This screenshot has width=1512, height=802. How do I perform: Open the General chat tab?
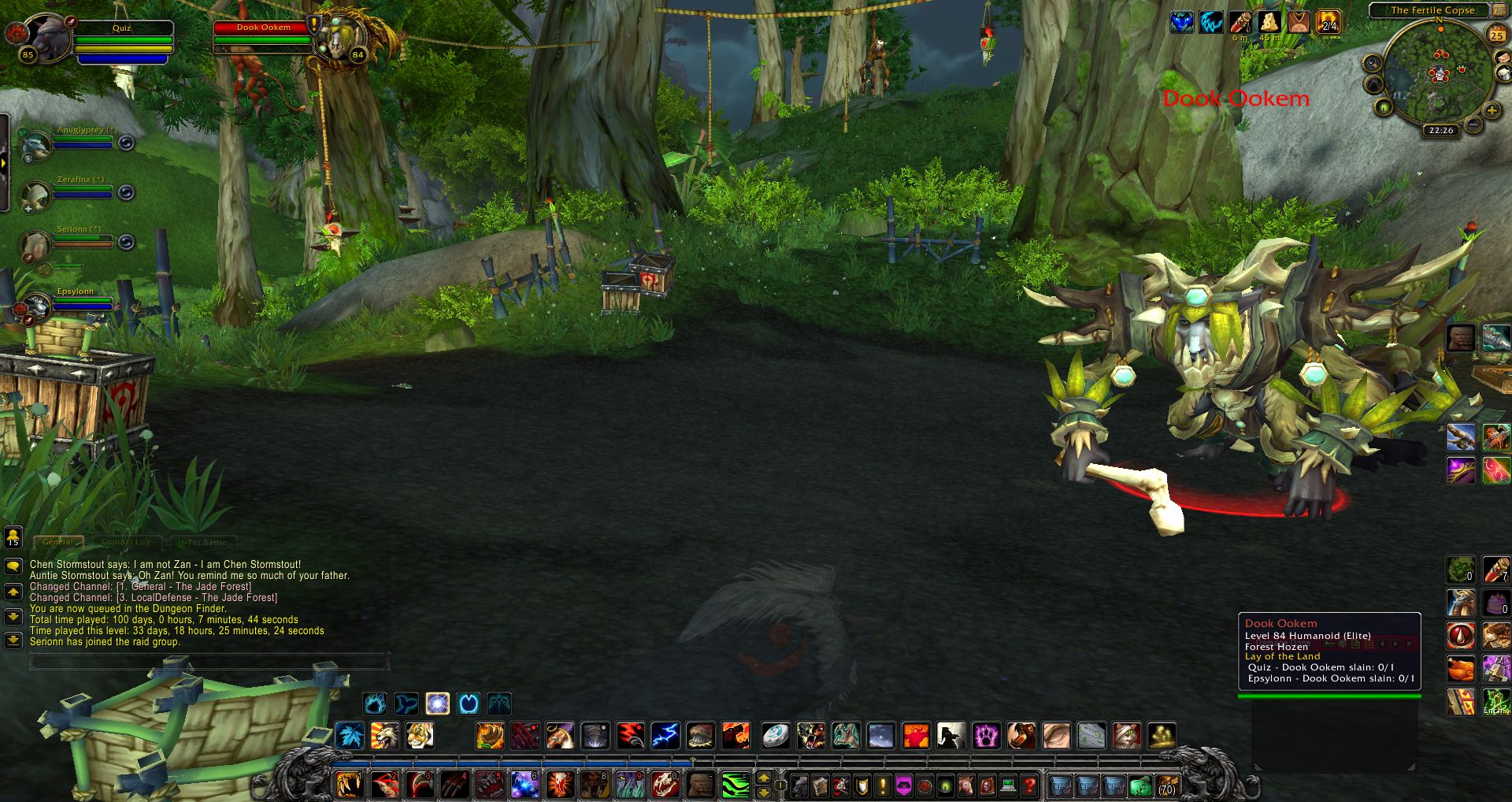58,542
